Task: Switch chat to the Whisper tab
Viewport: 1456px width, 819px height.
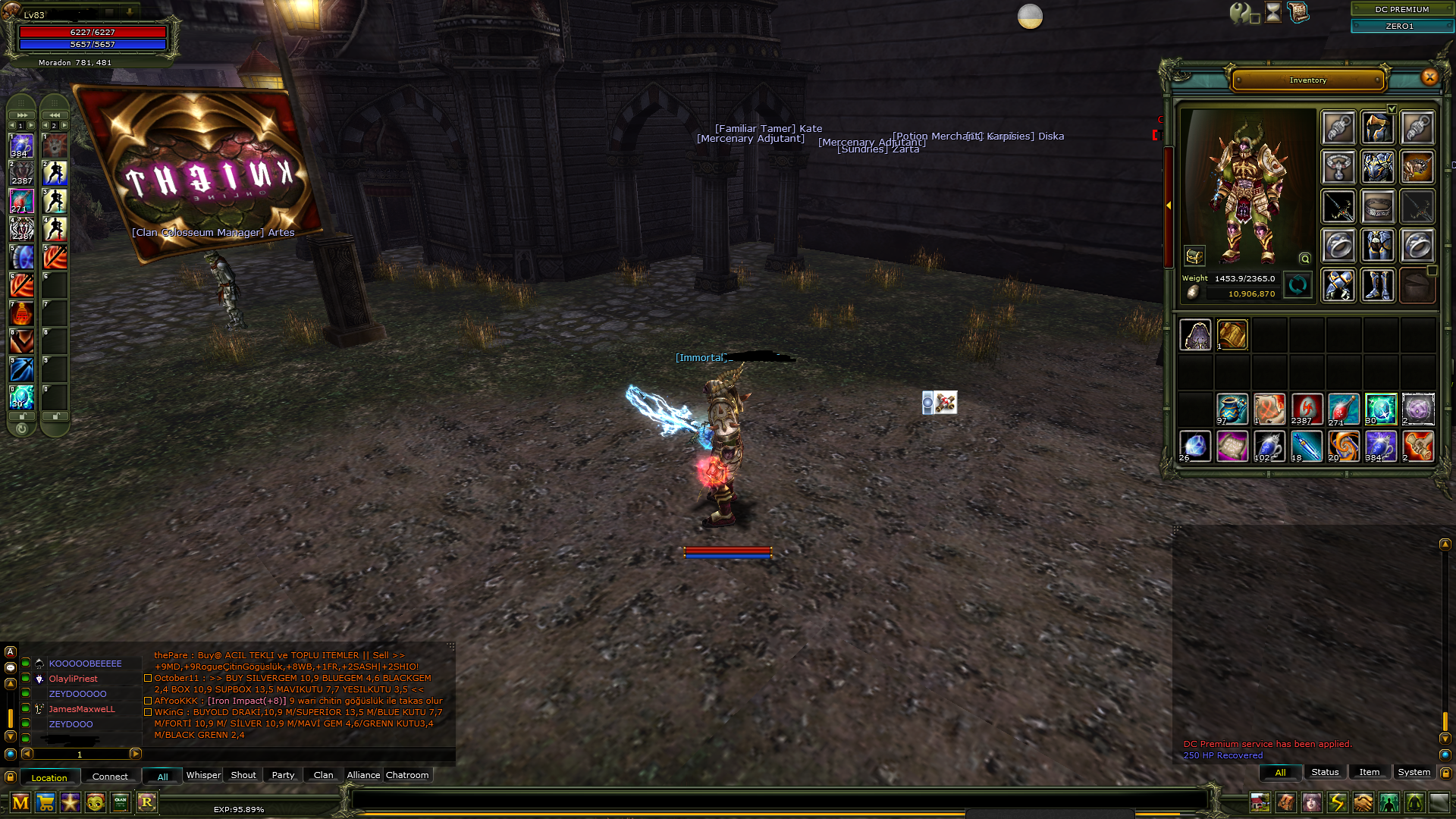Action: [203, 775]
